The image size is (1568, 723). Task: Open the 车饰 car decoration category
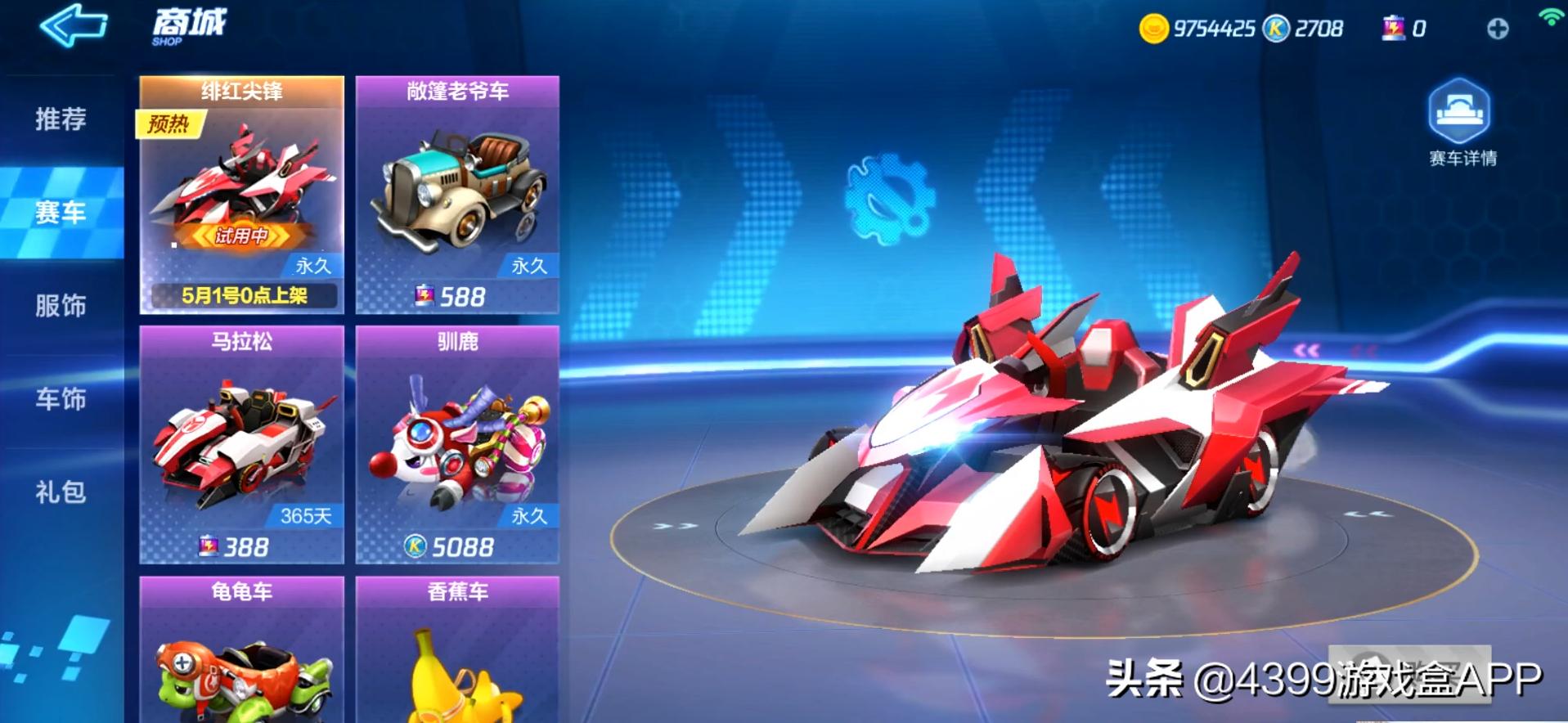59,400
